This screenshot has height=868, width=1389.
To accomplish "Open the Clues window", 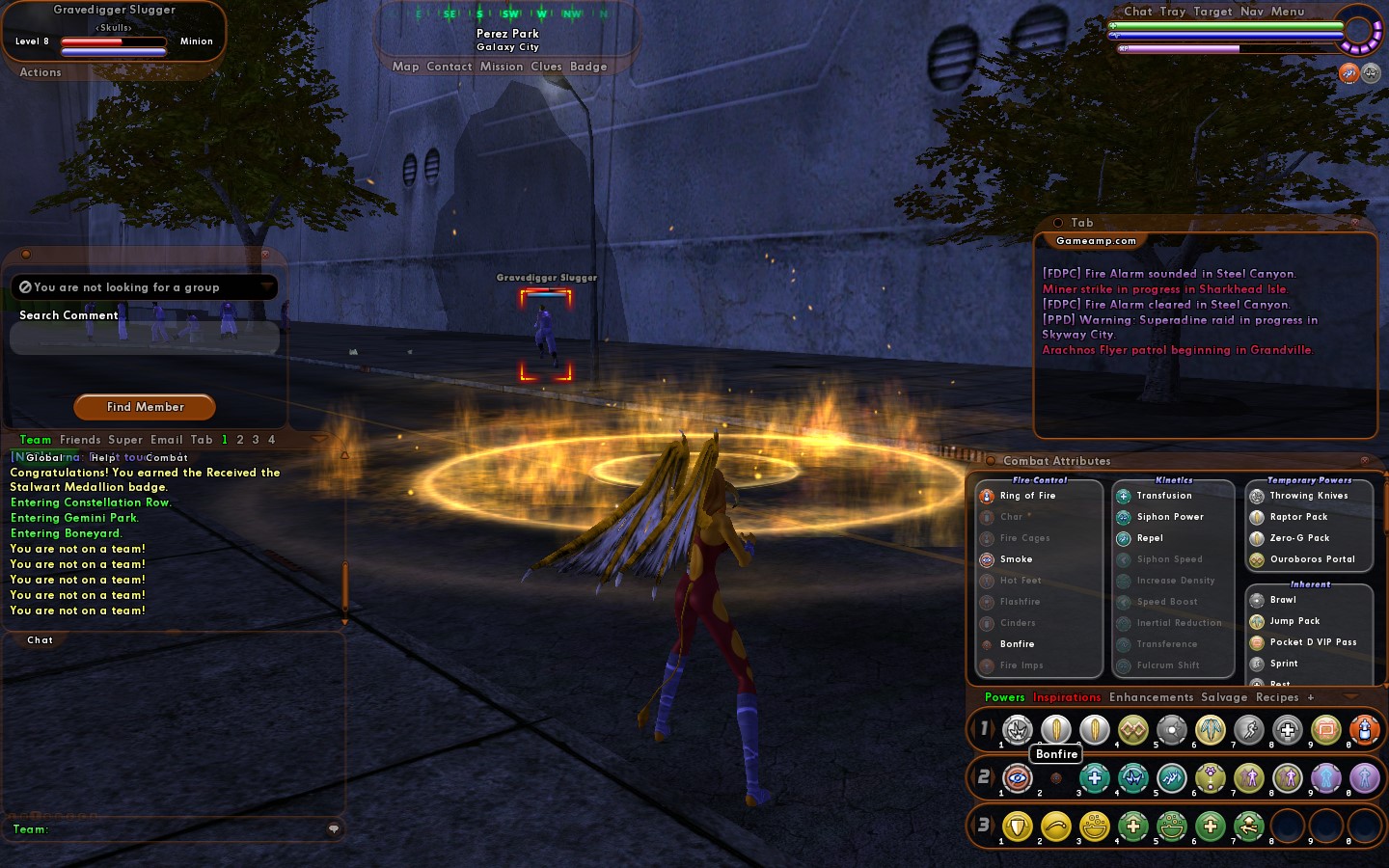I will [546, 67].
